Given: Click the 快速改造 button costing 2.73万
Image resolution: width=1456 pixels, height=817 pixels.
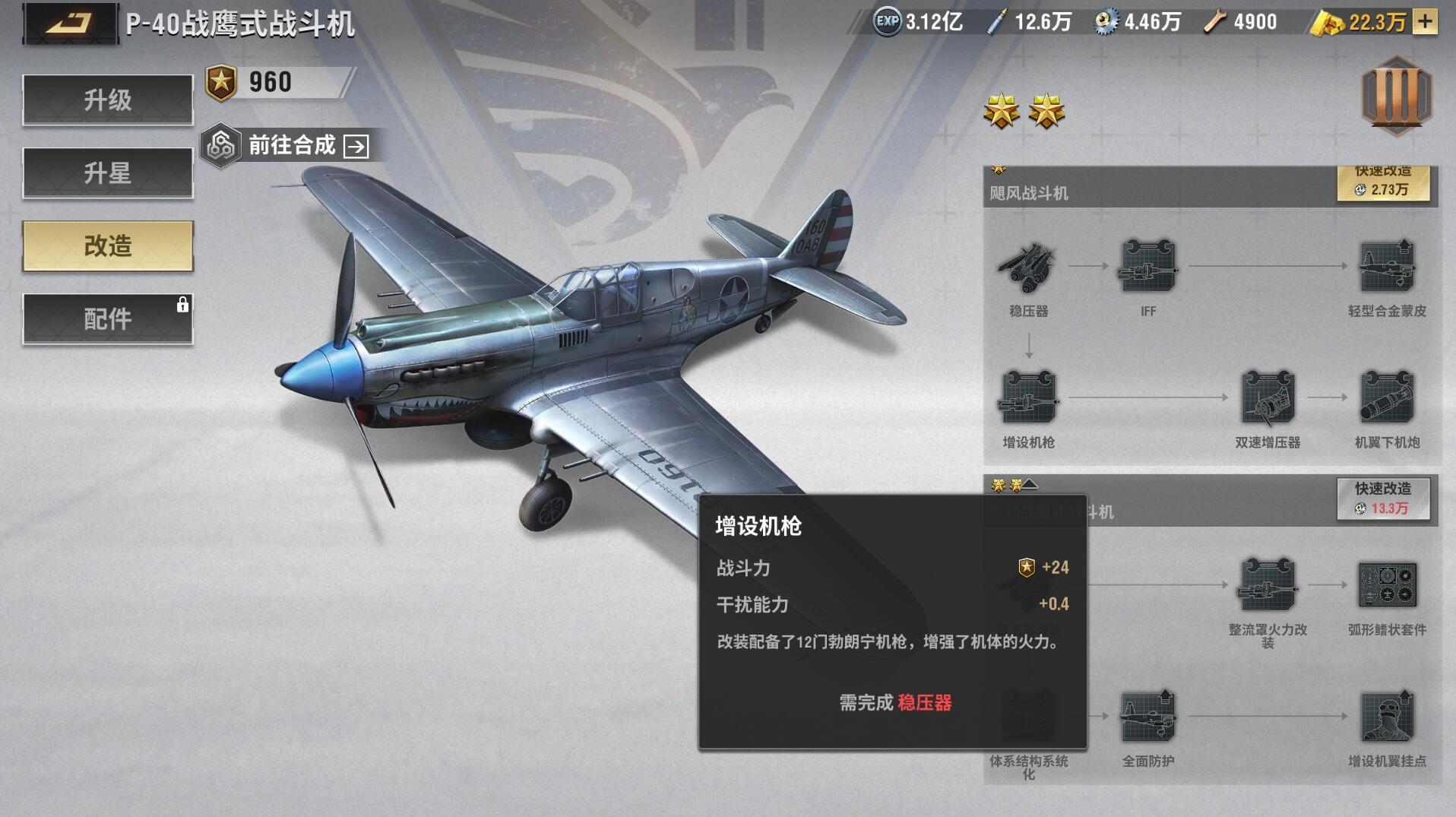Looking at the screenshot, I should click(x=1382, y=183).
